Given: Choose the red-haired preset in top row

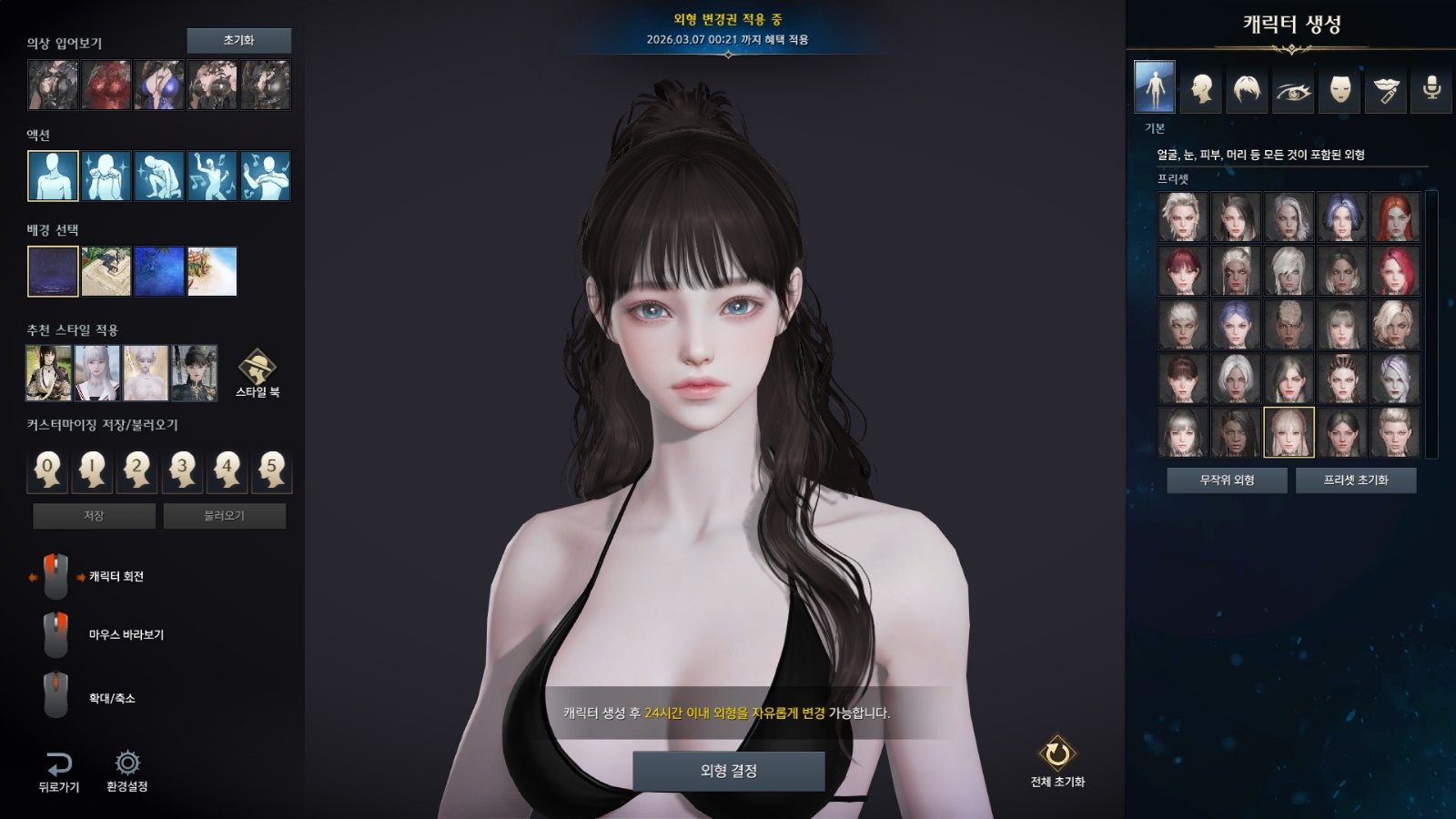Looking at the screenshot, I should pyautogui.click(x=1395, y=217).
